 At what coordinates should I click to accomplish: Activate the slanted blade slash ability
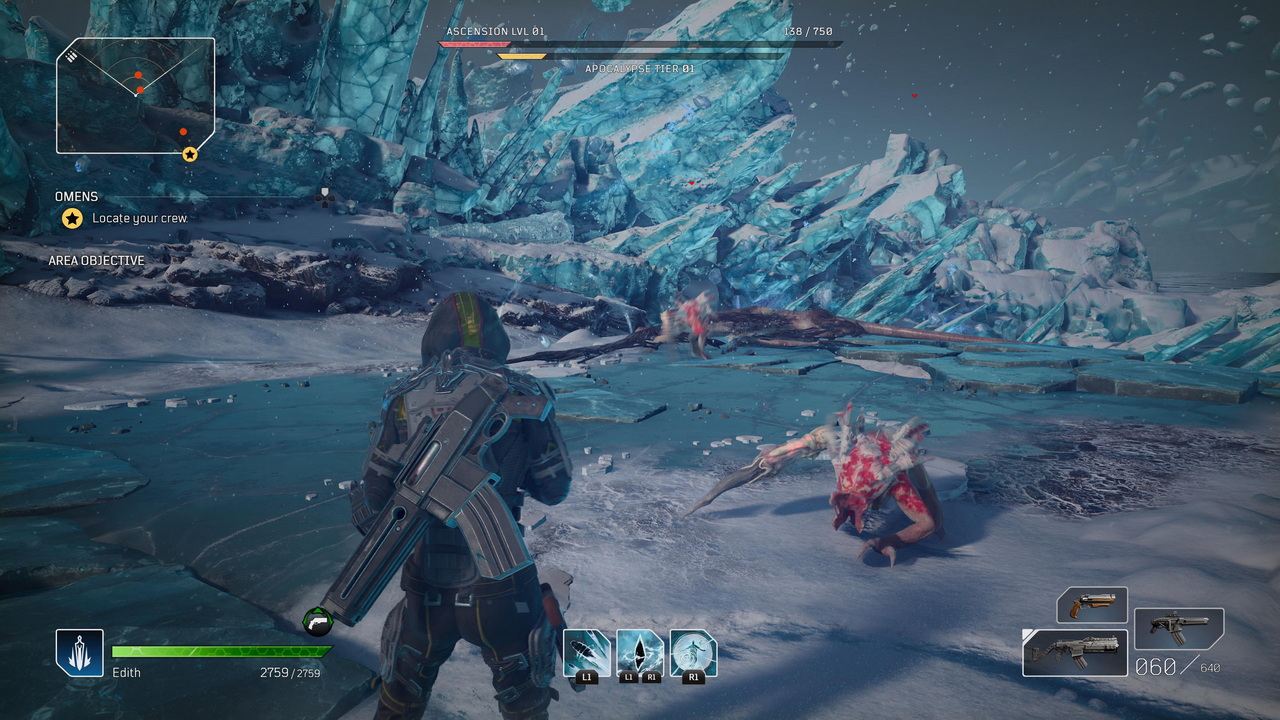587,653
